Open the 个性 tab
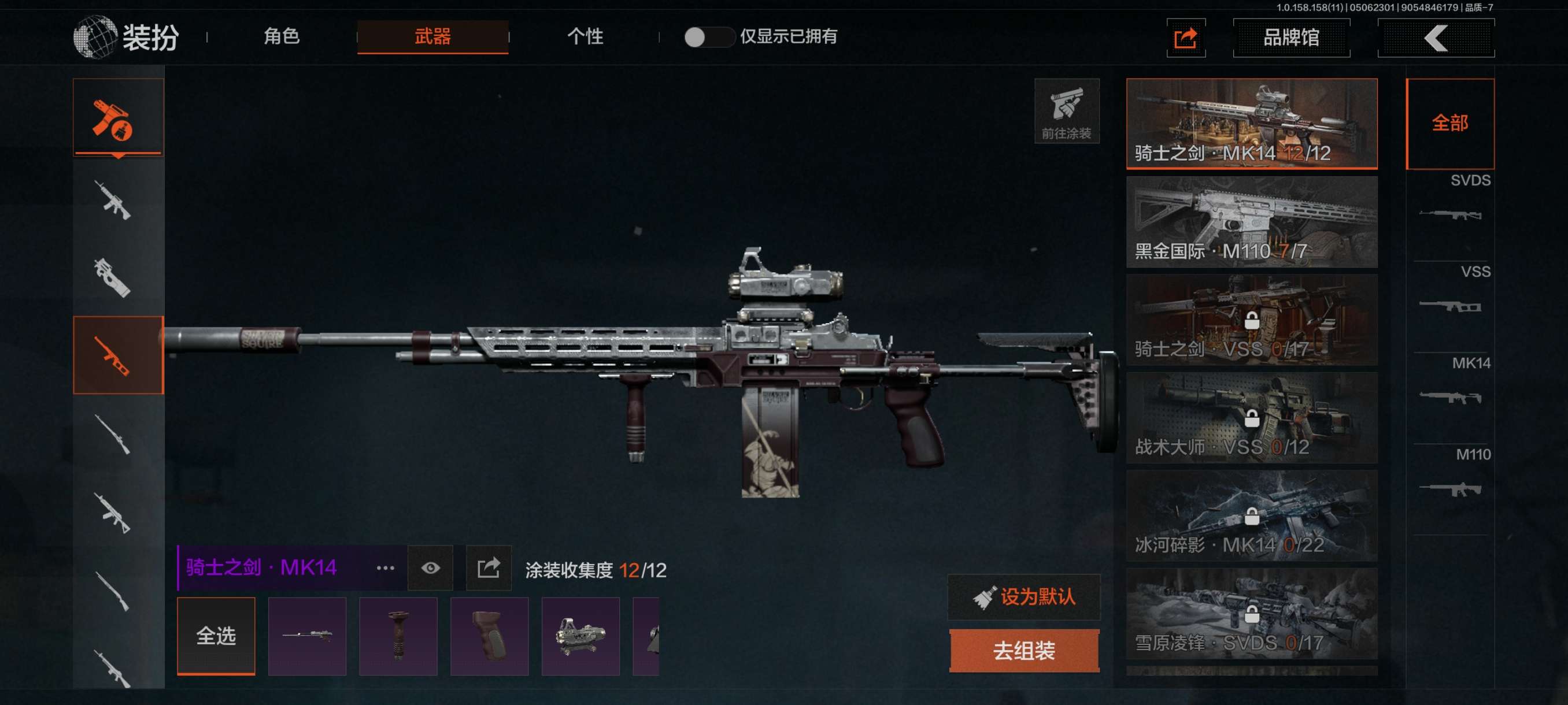Image resolution: width=1568 pixels, height=705 pixels. [x=585, y=36]
